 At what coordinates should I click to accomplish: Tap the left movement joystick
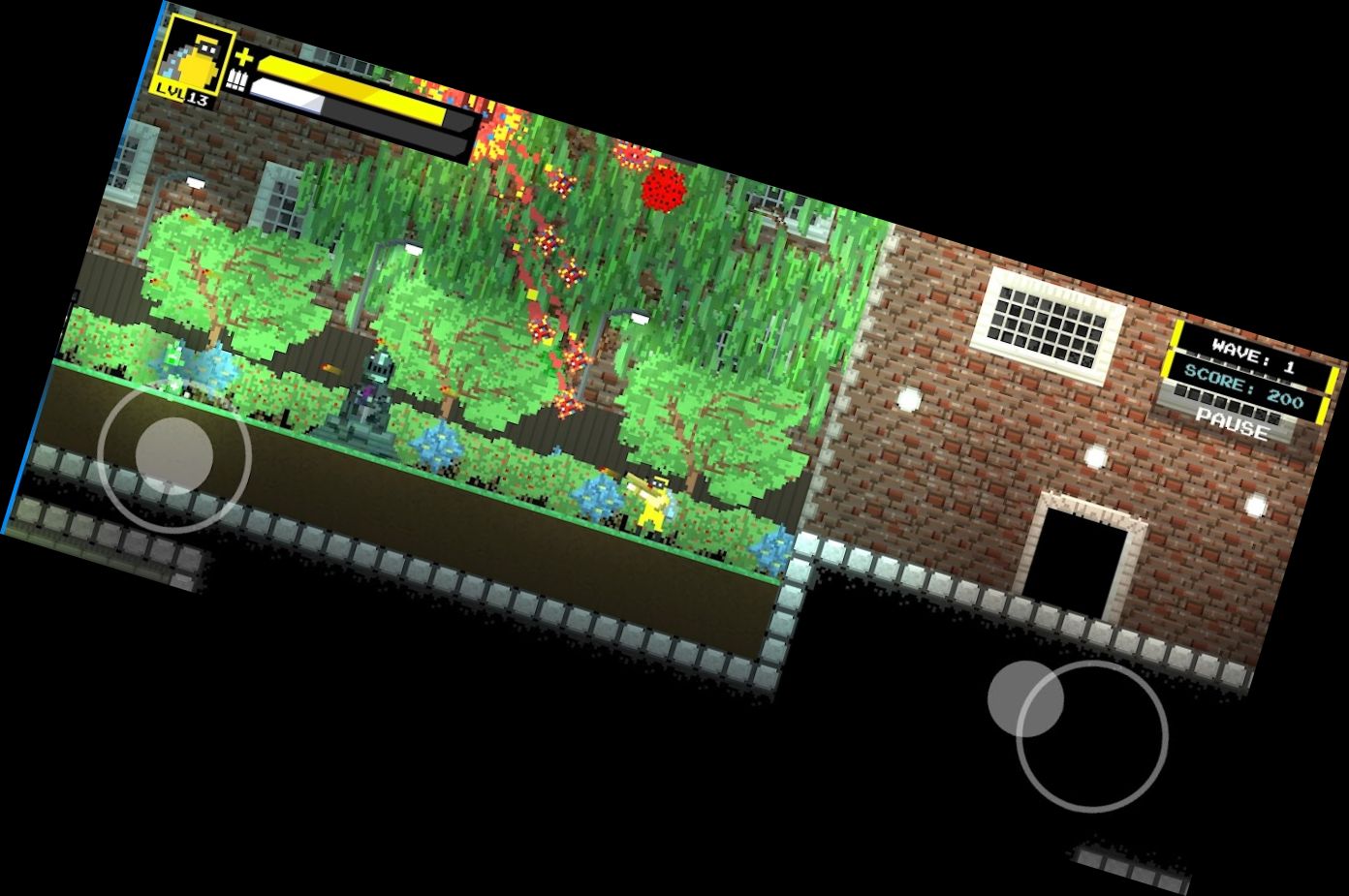click(x=174, y=455)
